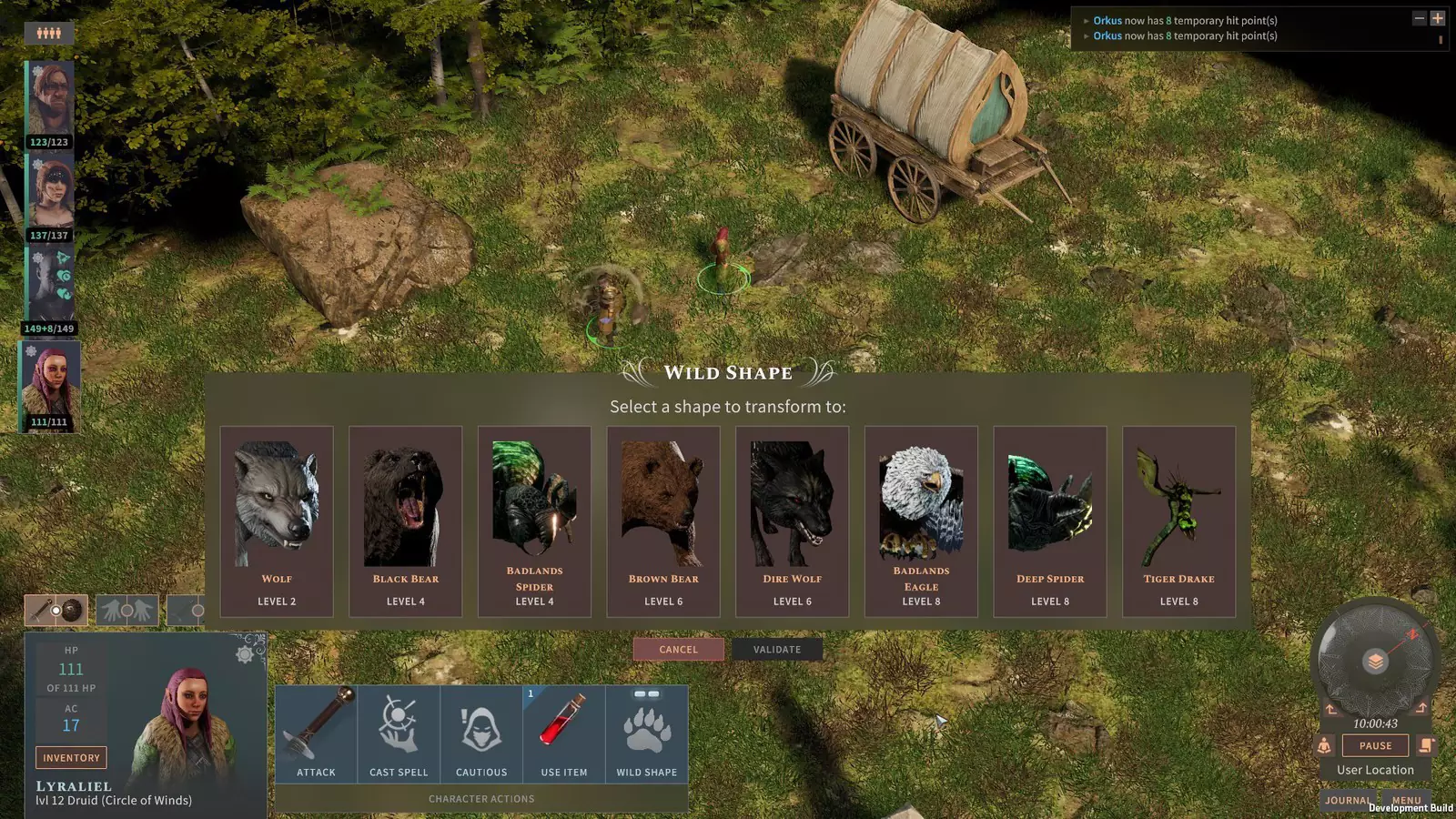
Task: Select the Badlands Eagle card
Action: click(921, 521)
